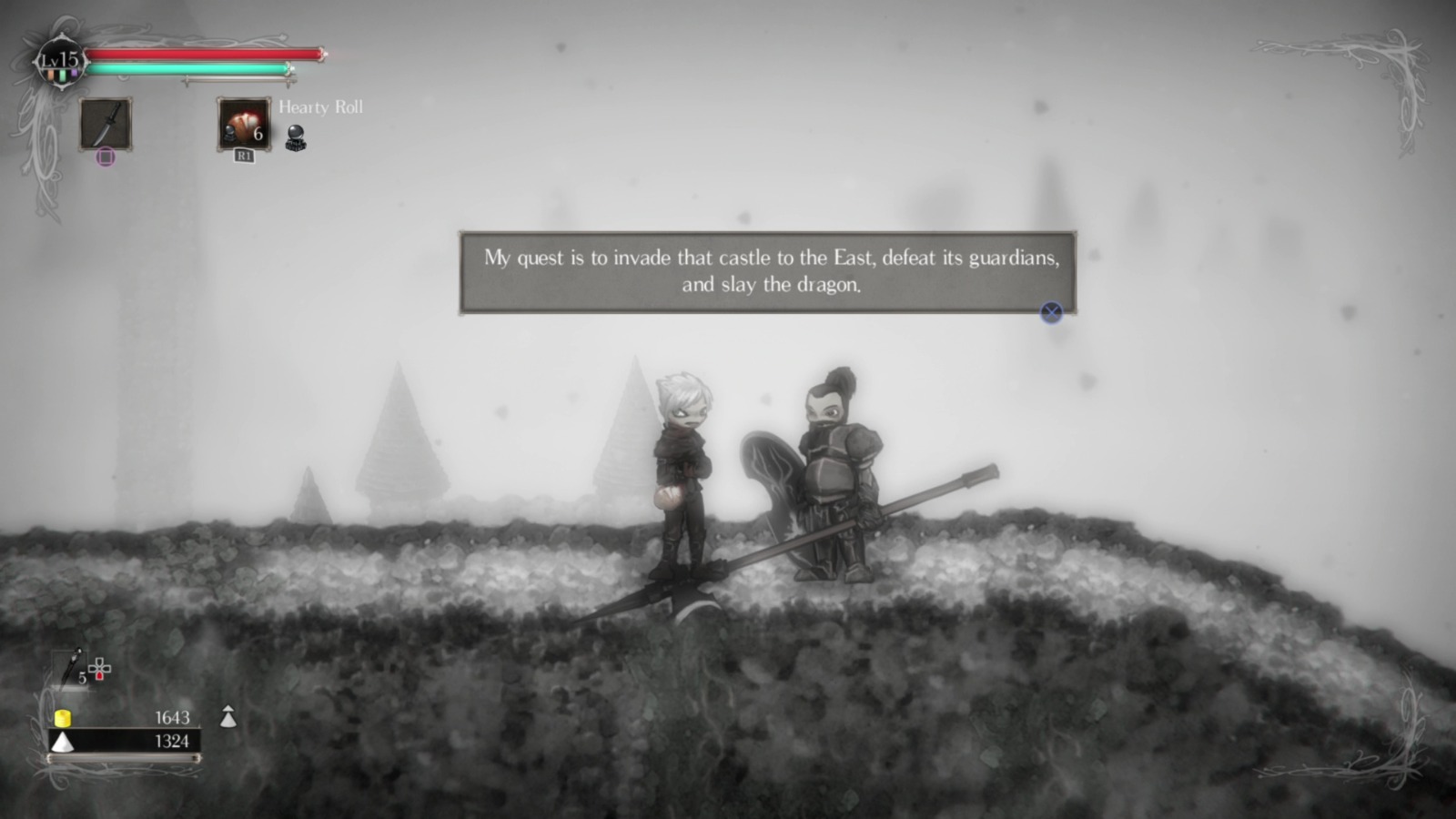
Task: Select the dagger weapon slot icon
Action: [x=106, y=123]
